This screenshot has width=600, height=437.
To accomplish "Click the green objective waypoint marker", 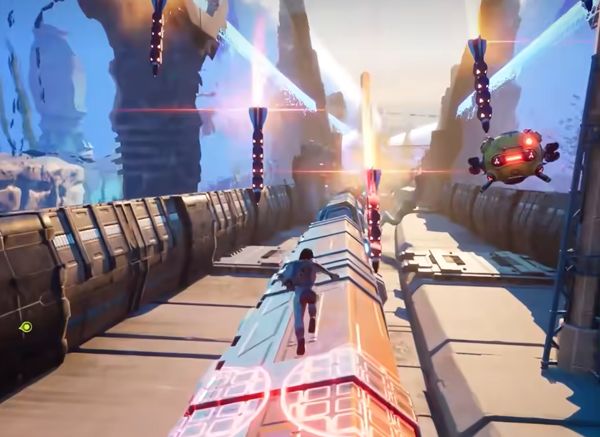I will click(x=26, y=327).
